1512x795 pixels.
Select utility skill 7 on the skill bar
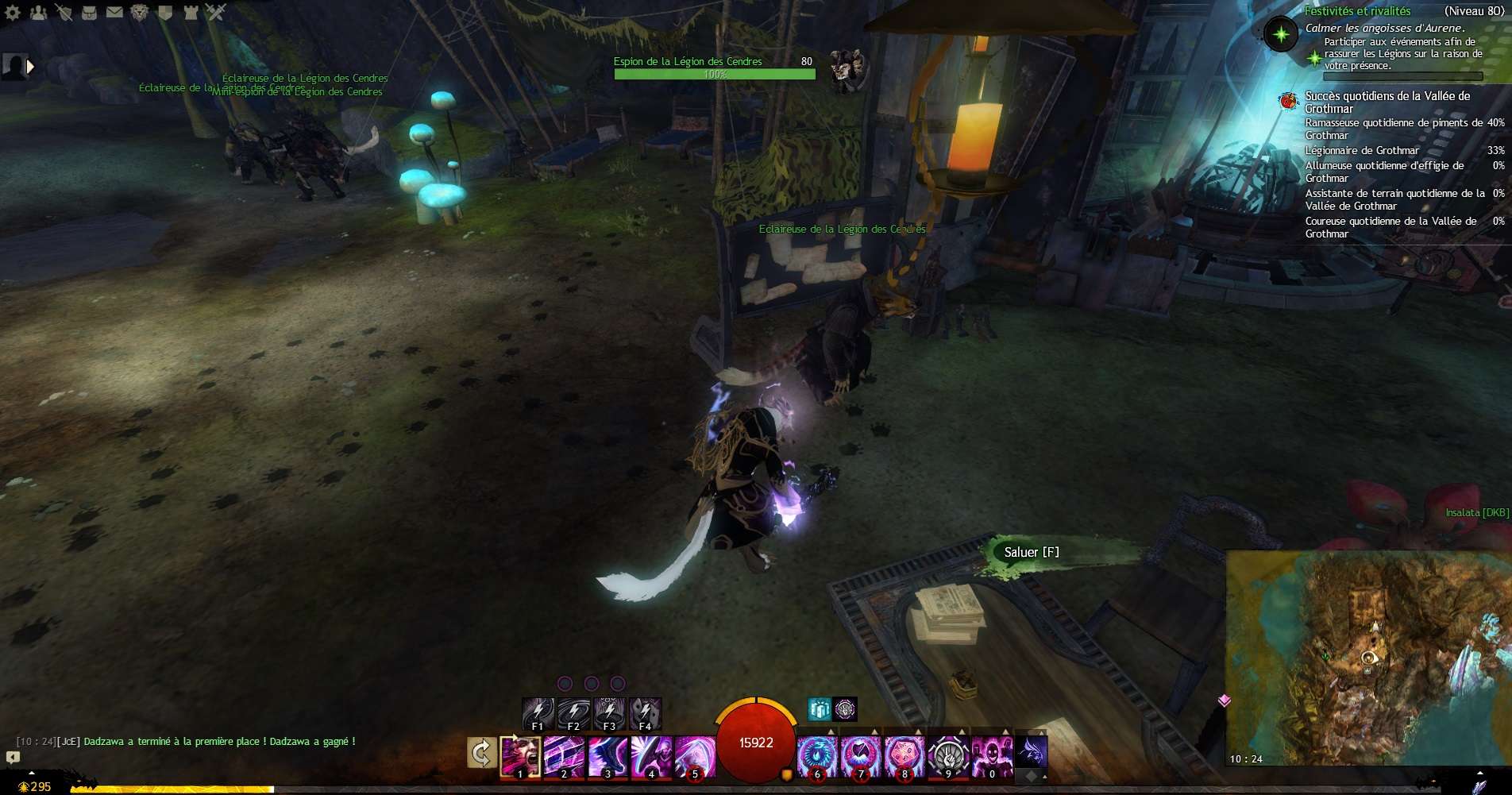861,754
